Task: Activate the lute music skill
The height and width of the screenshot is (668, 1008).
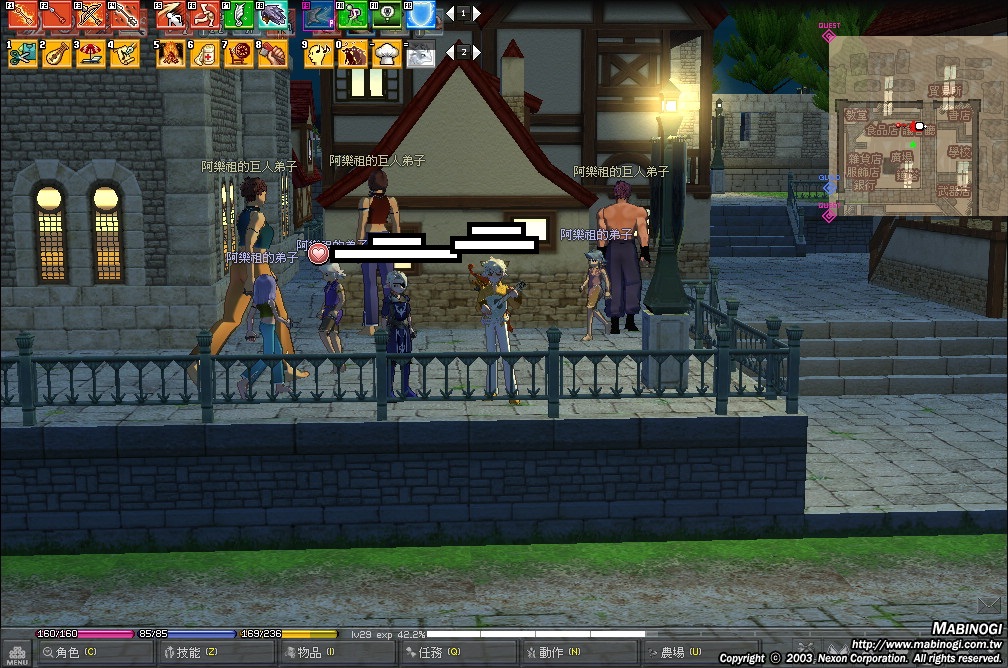Action: [x=57, y=53]
